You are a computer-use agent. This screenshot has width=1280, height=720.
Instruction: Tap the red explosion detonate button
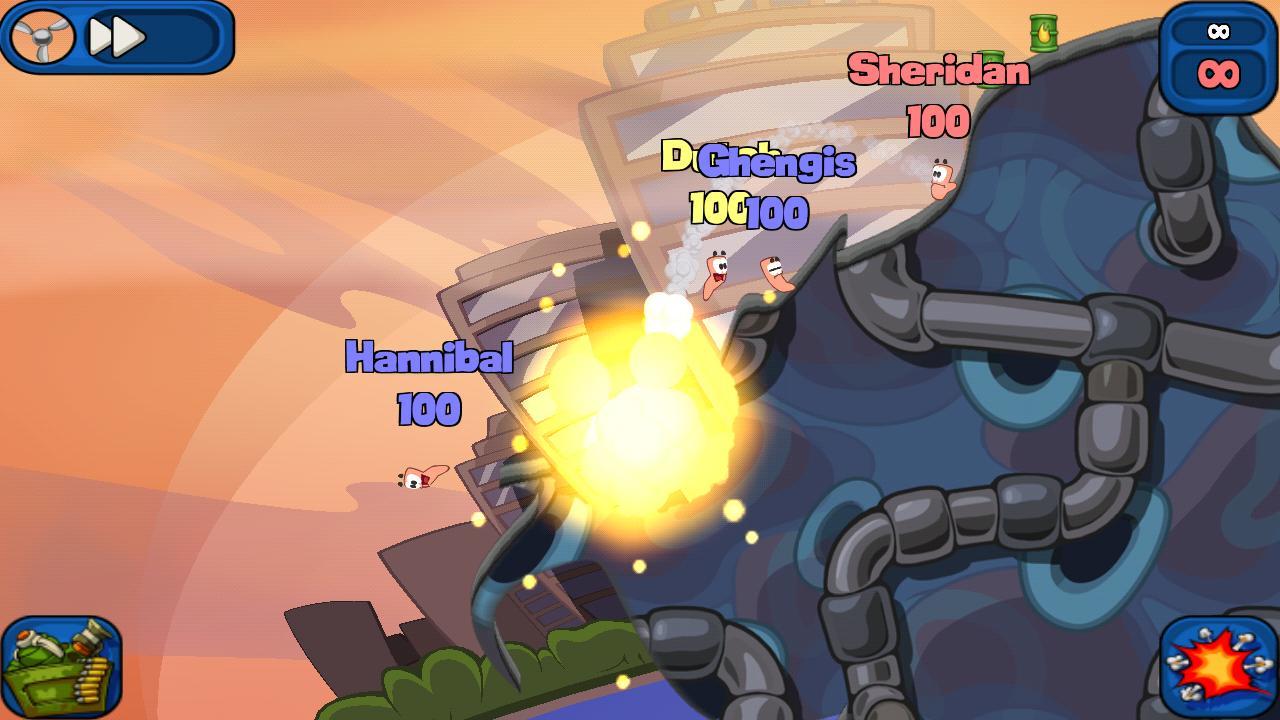[x=1218, y=665]
